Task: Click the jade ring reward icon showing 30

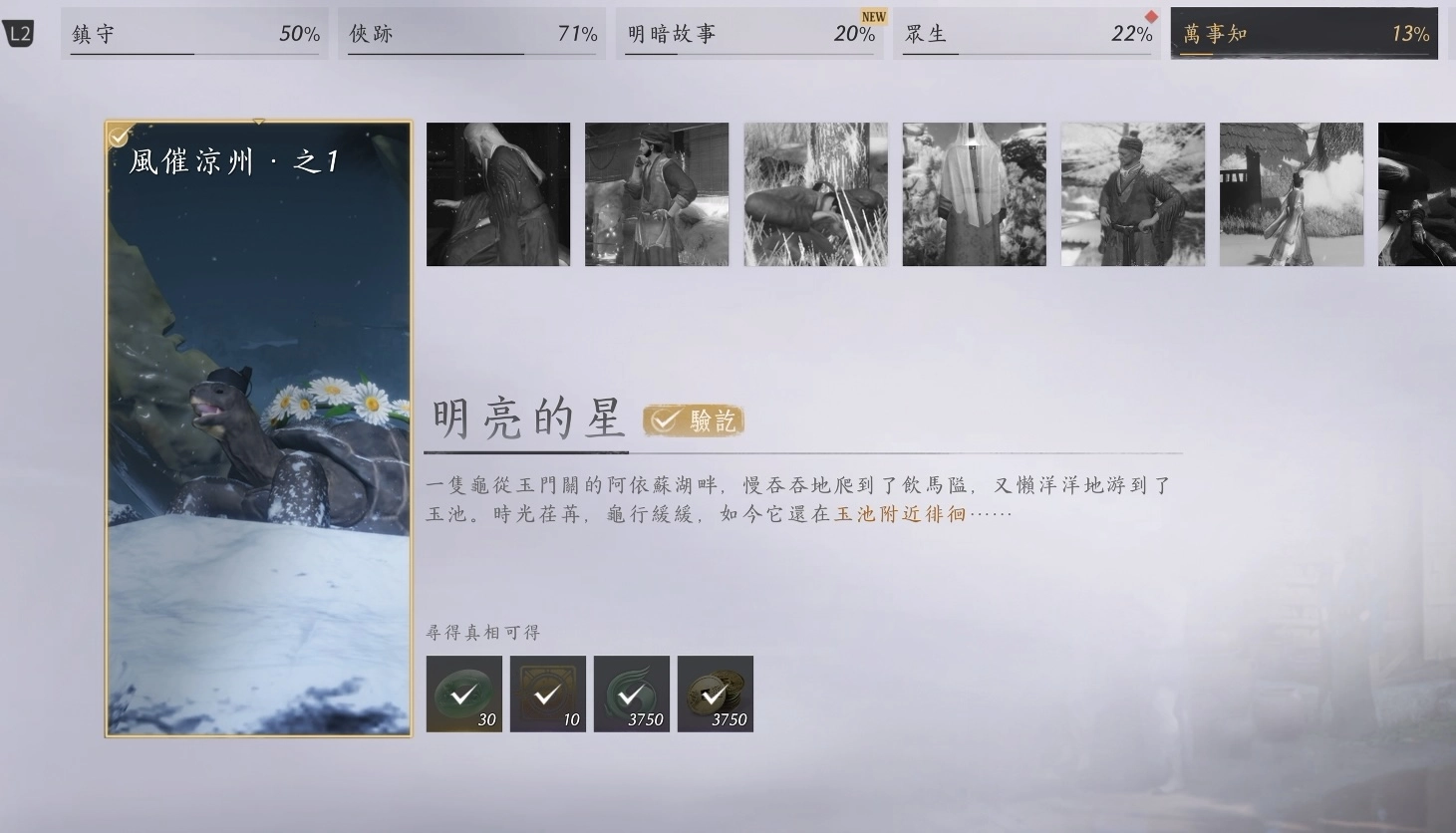Action: click(463, 694)
